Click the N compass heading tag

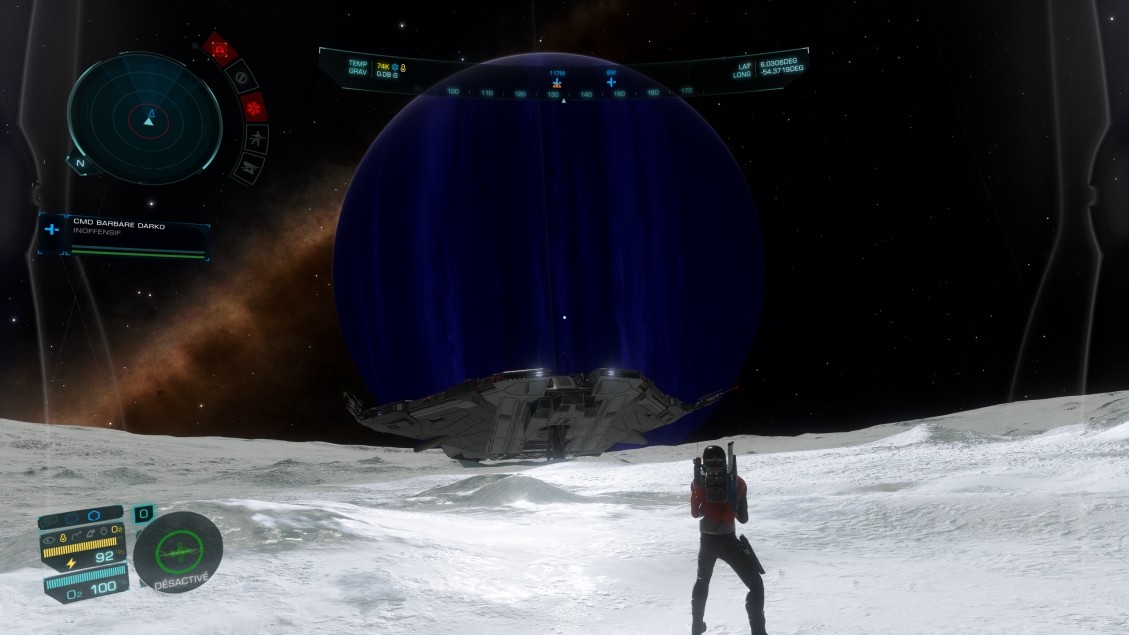[81, 163]
